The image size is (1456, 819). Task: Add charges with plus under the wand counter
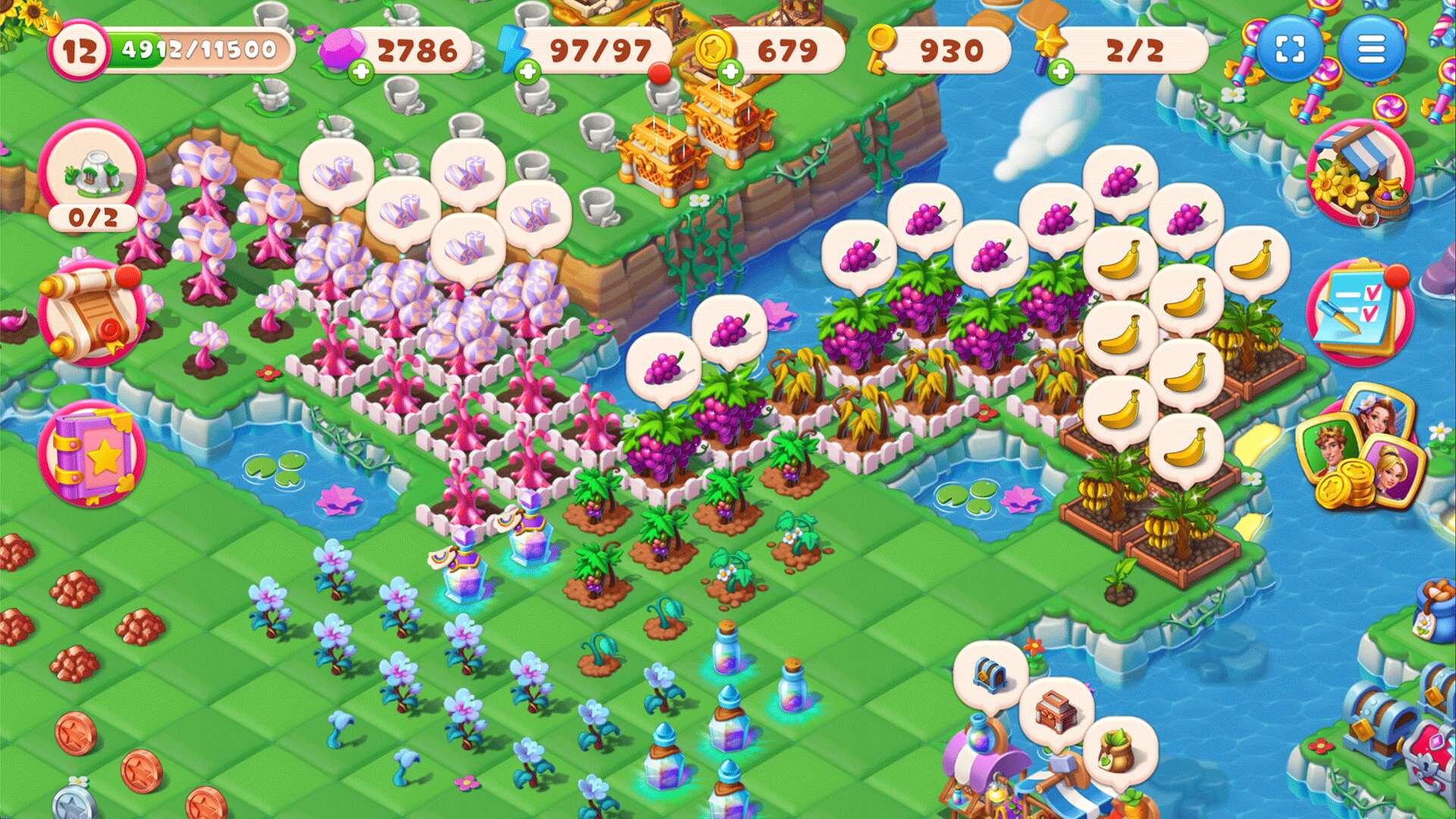1062,72
